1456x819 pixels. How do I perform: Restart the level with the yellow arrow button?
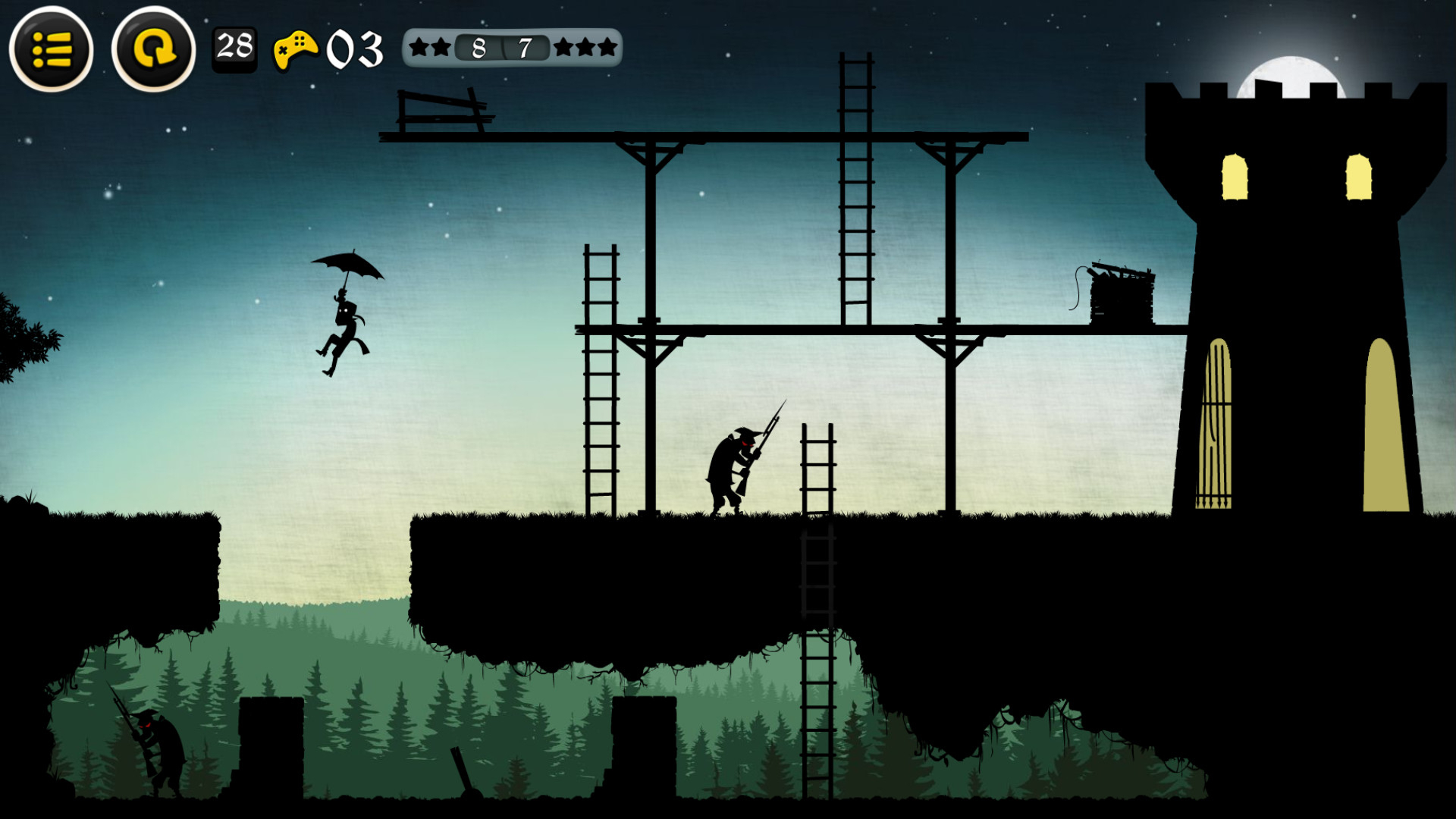click(x=153, y=49)
